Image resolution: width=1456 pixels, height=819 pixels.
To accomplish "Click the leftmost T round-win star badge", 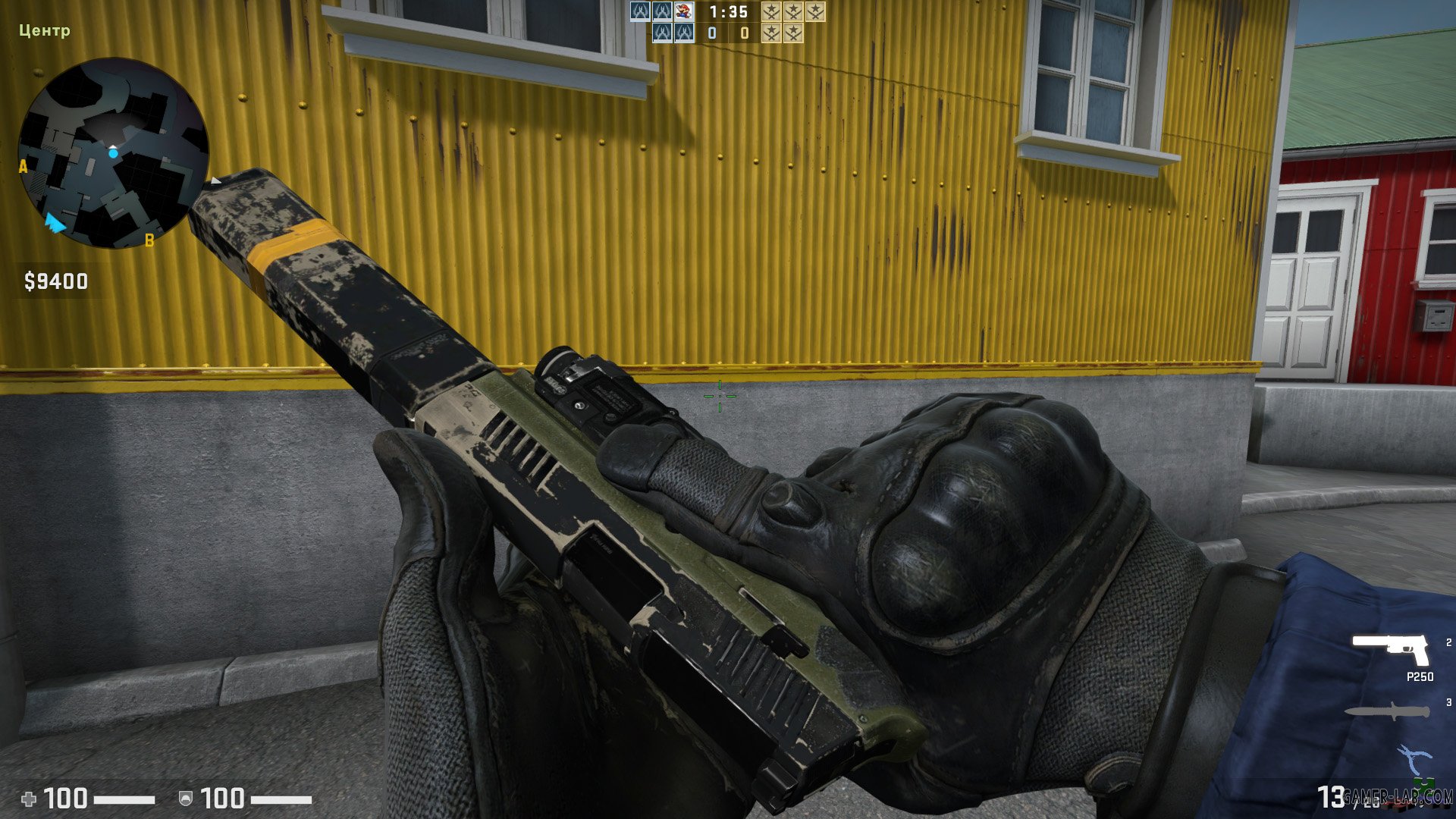I will click(771, 33).
